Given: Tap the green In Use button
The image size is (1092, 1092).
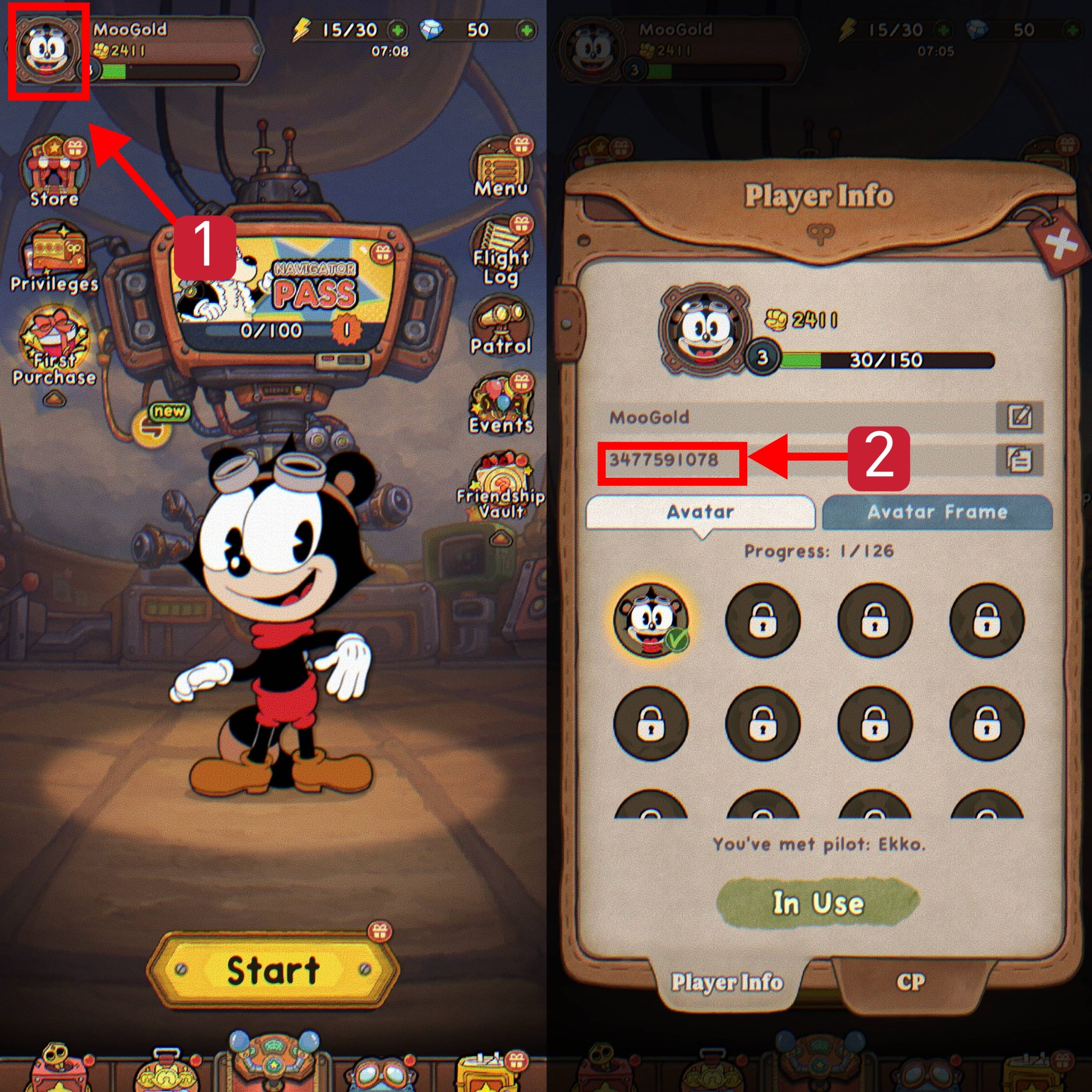Looking at the screenshot, I should [x=818, y=903].
